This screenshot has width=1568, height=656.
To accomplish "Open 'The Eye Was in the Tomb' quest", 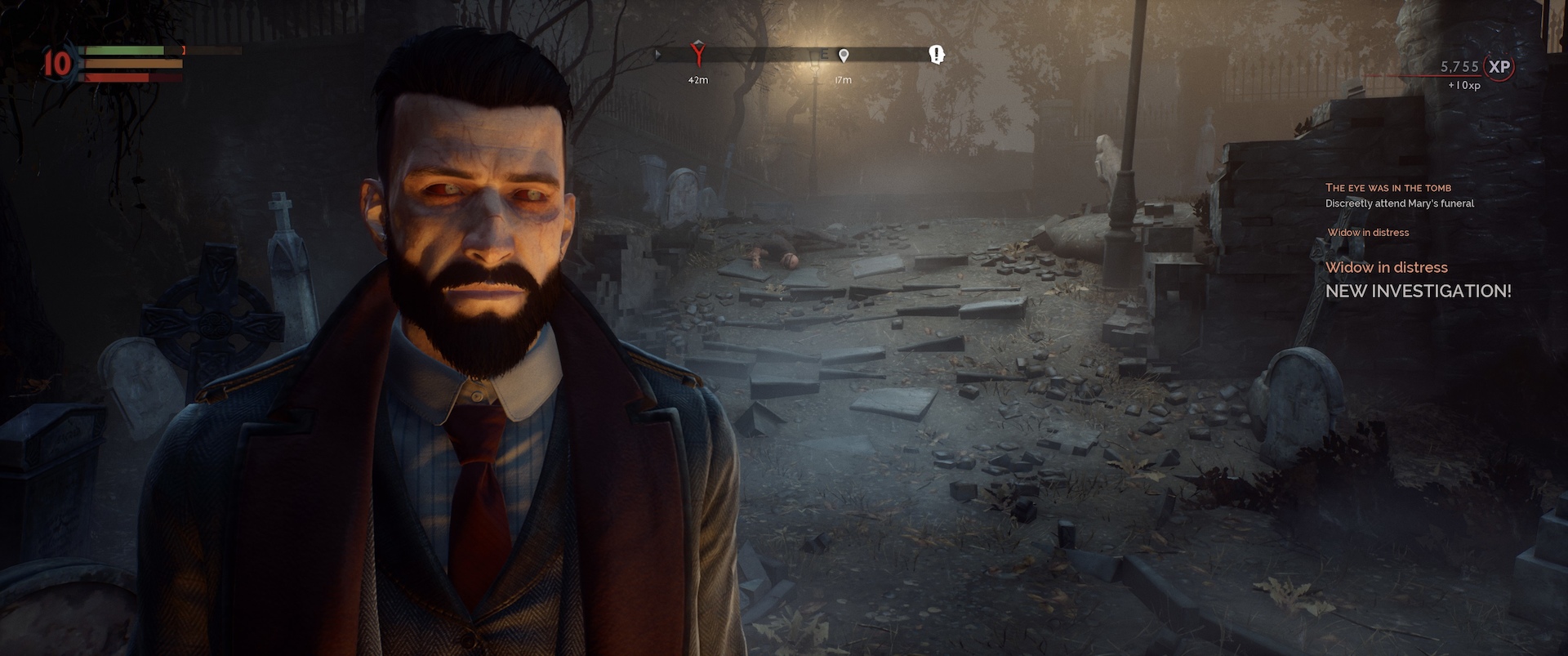I will [x=1388, y=188].
